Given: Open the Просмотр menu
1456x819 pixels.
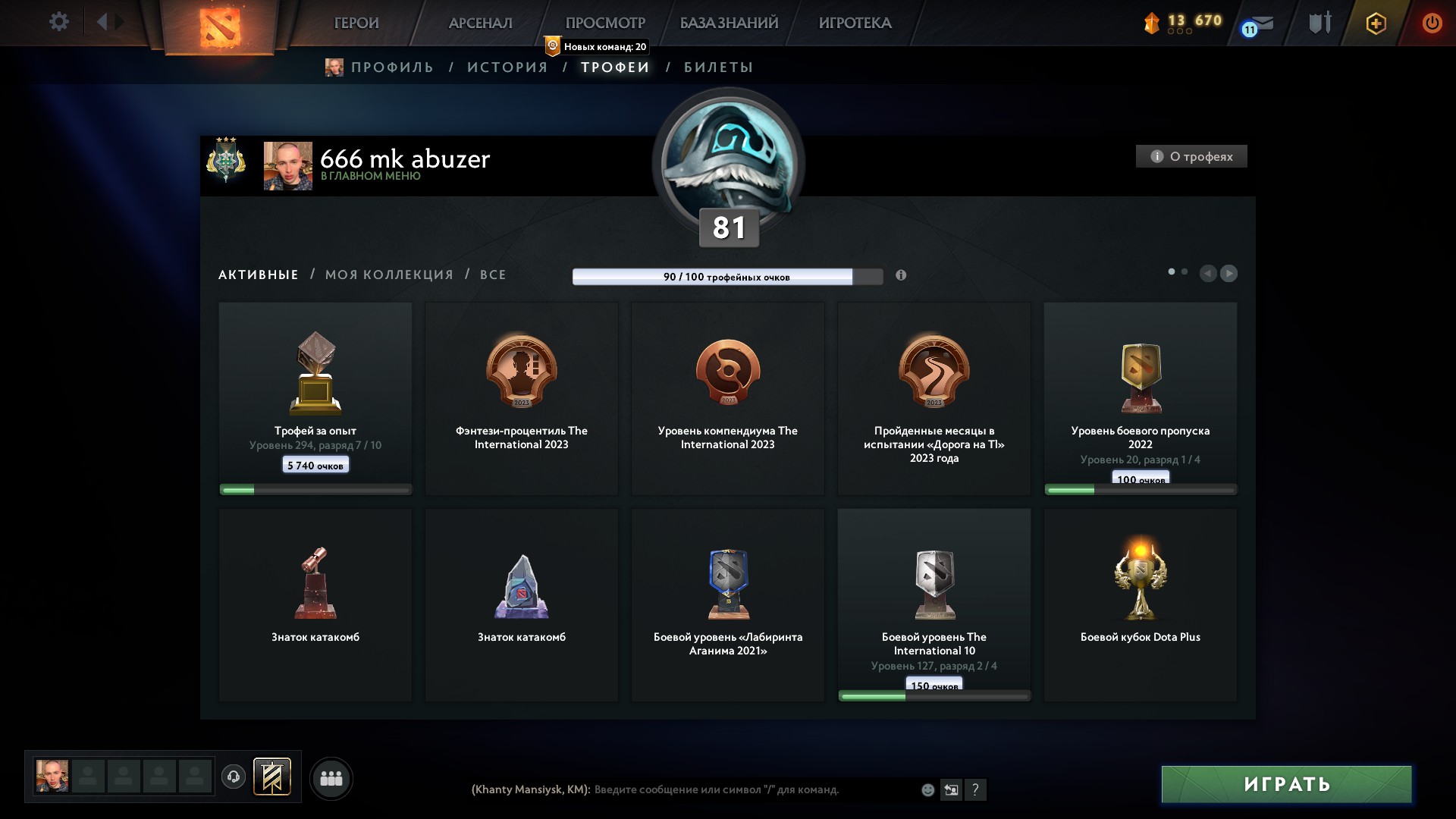Looking at the screenshot, I should tap(605, 23).
